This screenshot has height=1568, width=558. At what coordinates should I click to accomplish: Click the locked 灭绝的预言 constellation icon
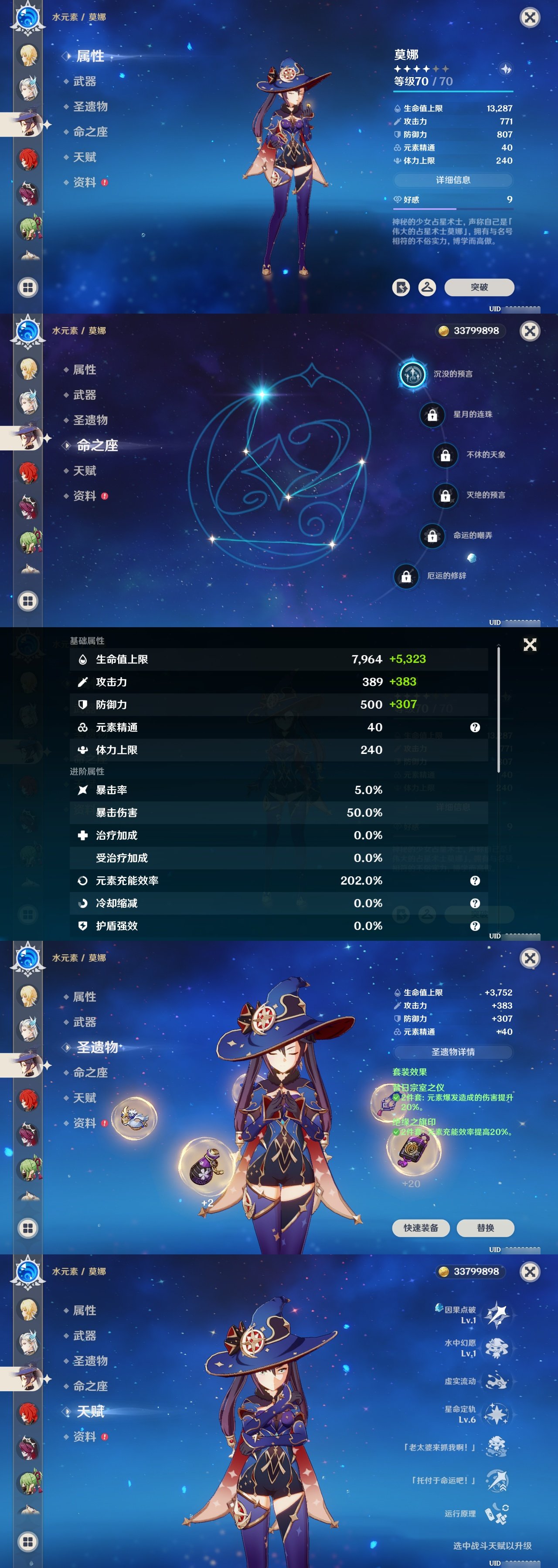[x=446, y=496]
